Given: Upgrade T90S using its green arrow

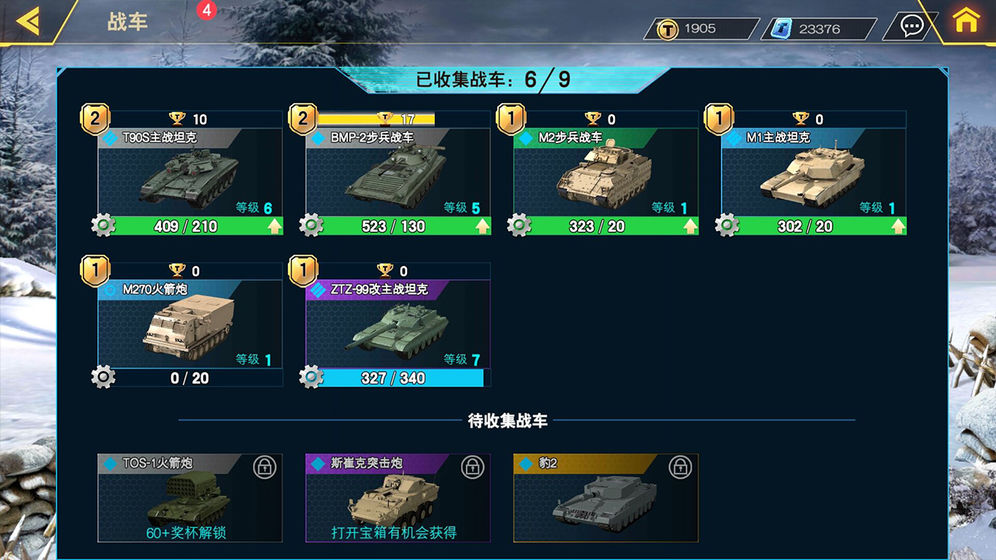Looking at the screenshot, I should [273, 226].
